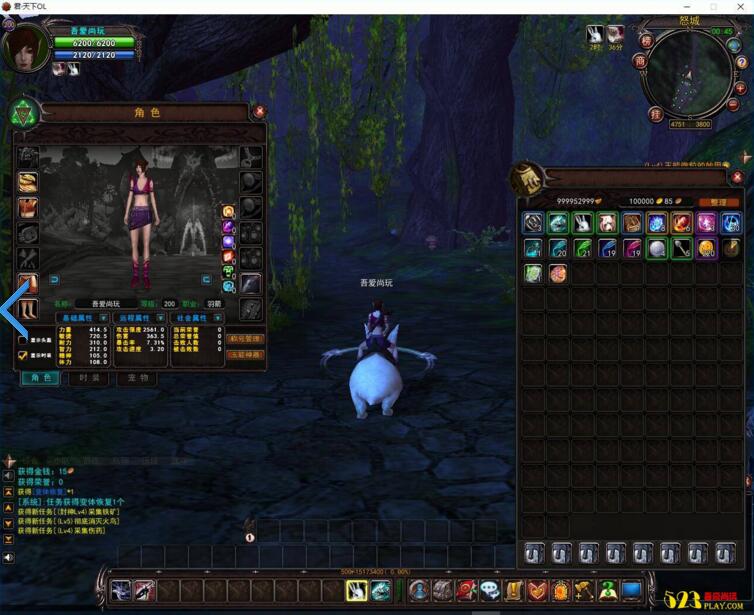The width and height of the screenshot is (754, 615).
Task: Close the character panel
Action: coord(260,112)
